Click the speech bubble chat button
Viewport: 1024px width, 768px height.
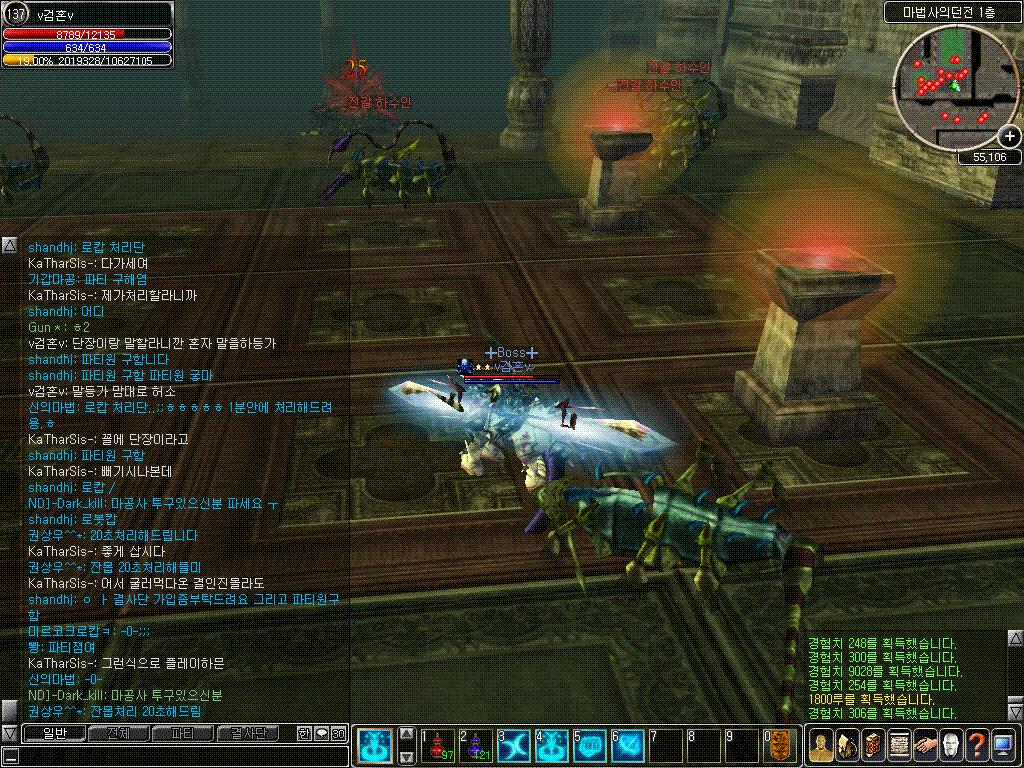[321, 734]
